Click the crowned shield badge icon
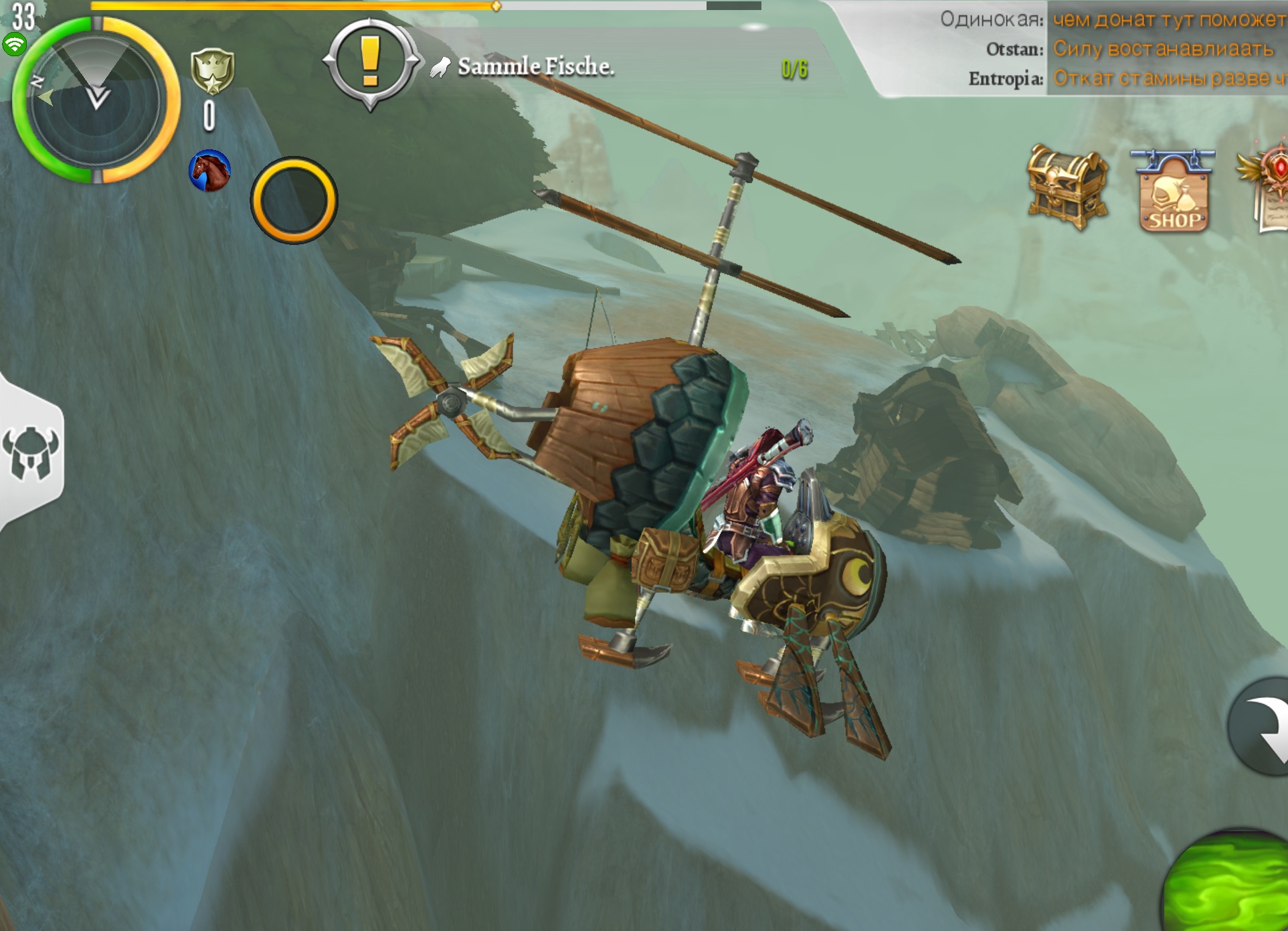 click(212, 71)
